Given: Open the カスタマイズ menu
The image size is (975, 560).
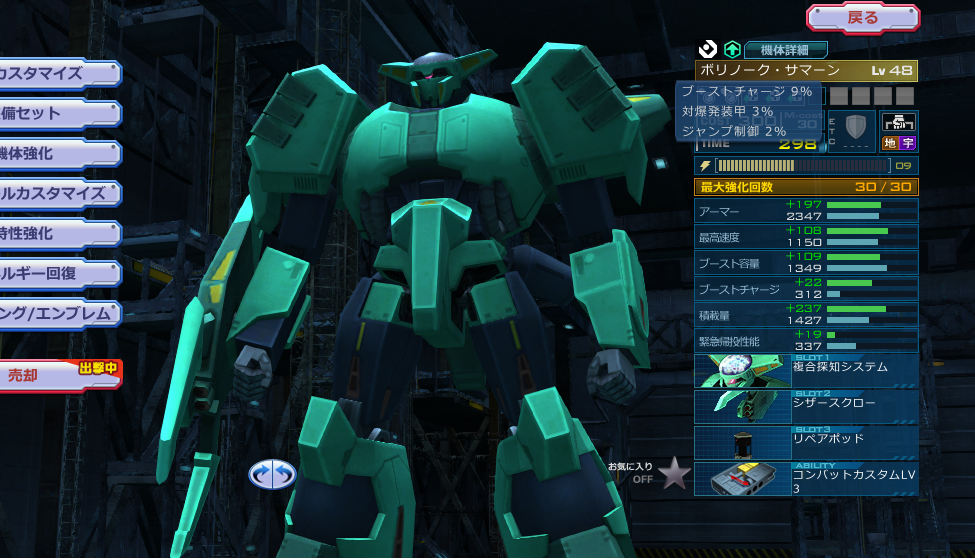Looking at the screenshot, I should coord(57,73).
